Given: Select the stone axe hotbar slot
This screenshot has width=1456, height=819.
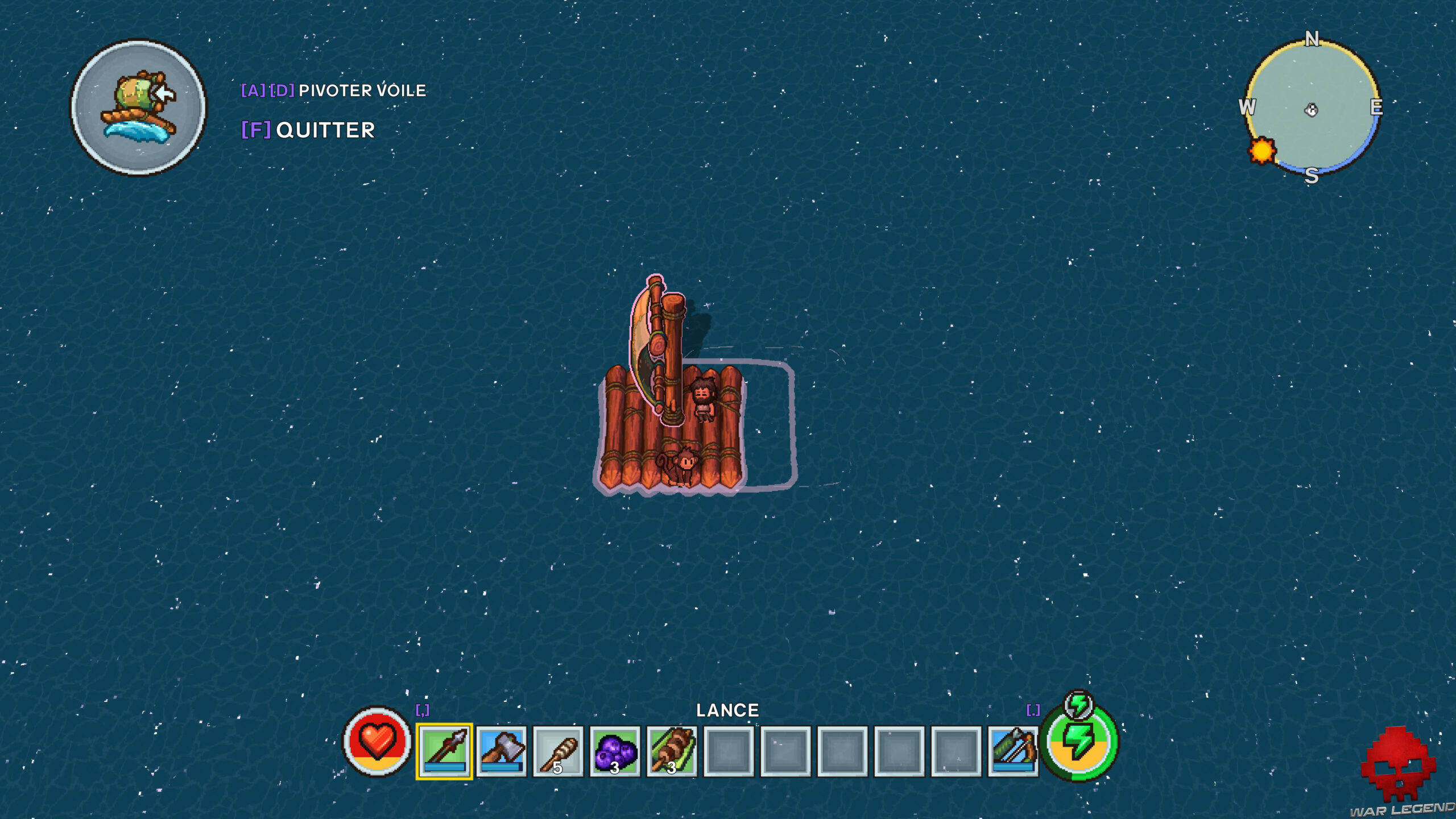Looking at the screenshot, I should click(x=501, y=751).
